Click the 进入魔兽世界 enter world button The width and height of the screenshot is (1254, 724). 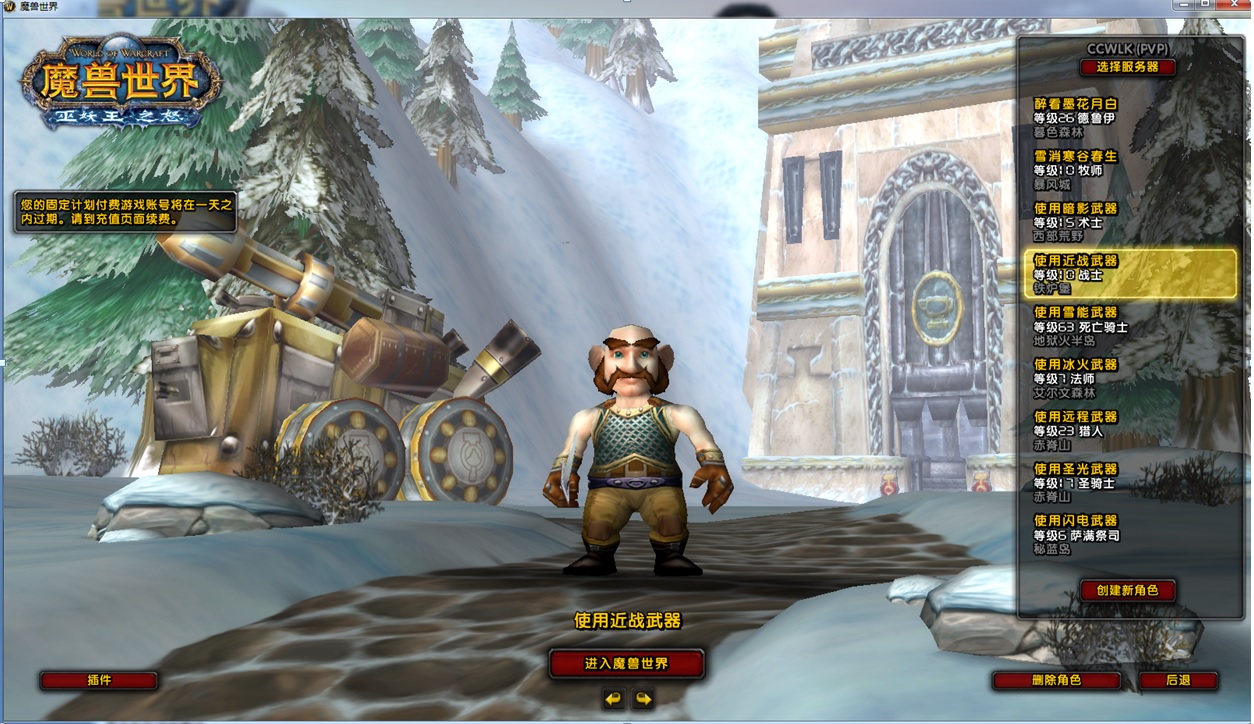point(626,663)
